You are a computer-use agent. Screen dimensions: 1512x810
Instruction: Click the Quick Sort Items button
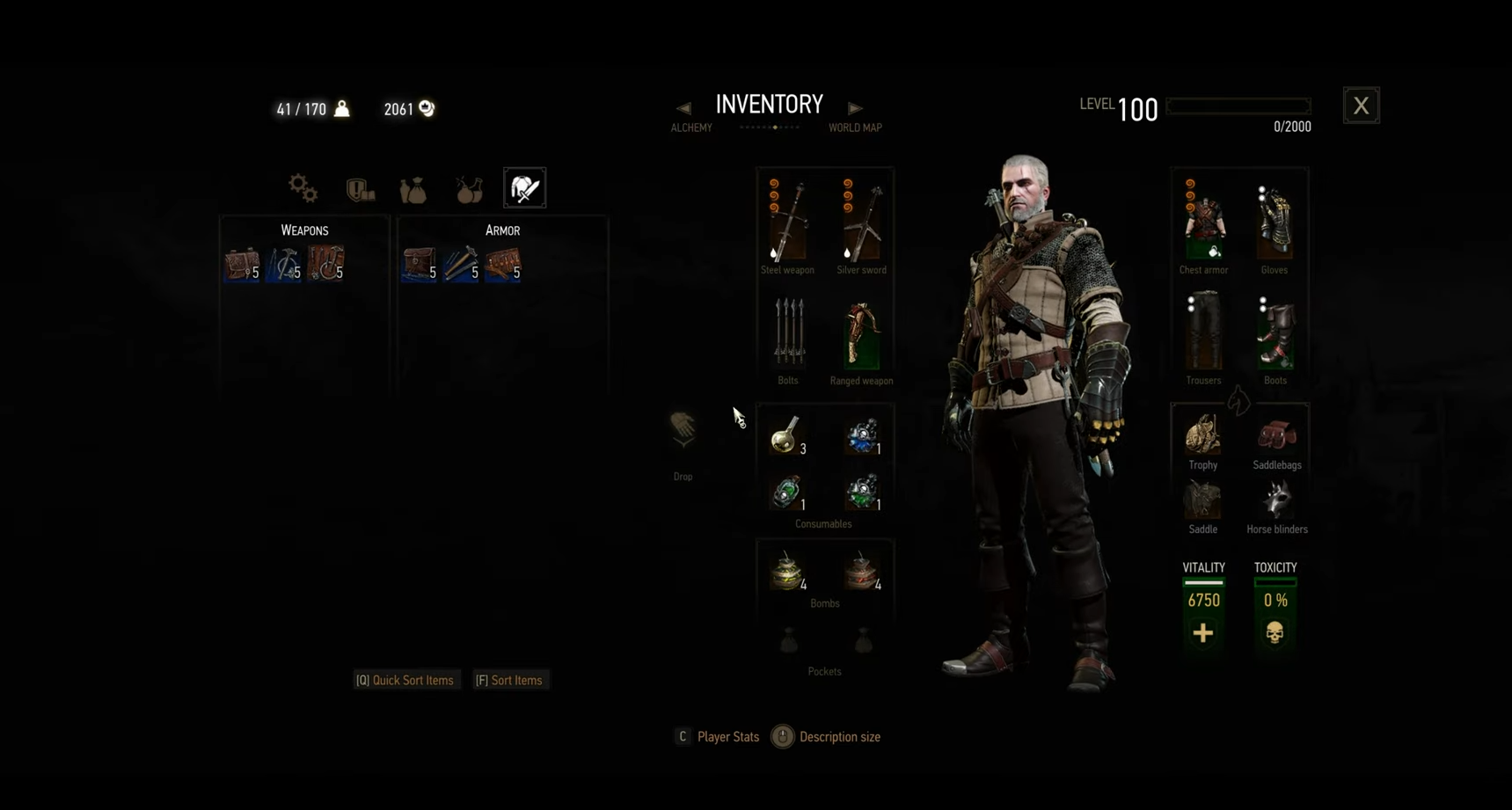(x=405, y=680)
